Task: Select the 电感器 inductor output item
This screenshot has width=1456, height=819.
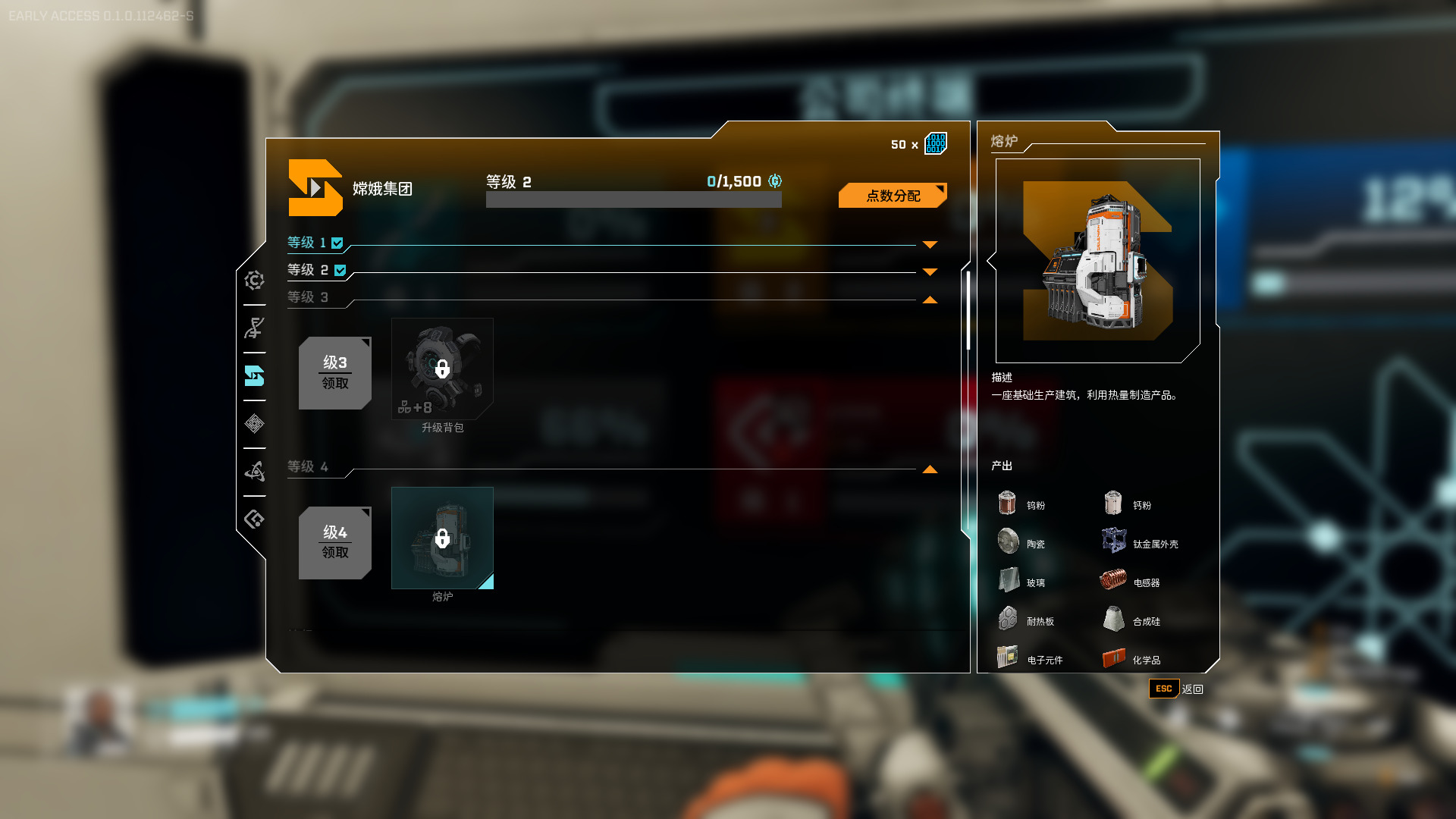Action: [1130, 582]
